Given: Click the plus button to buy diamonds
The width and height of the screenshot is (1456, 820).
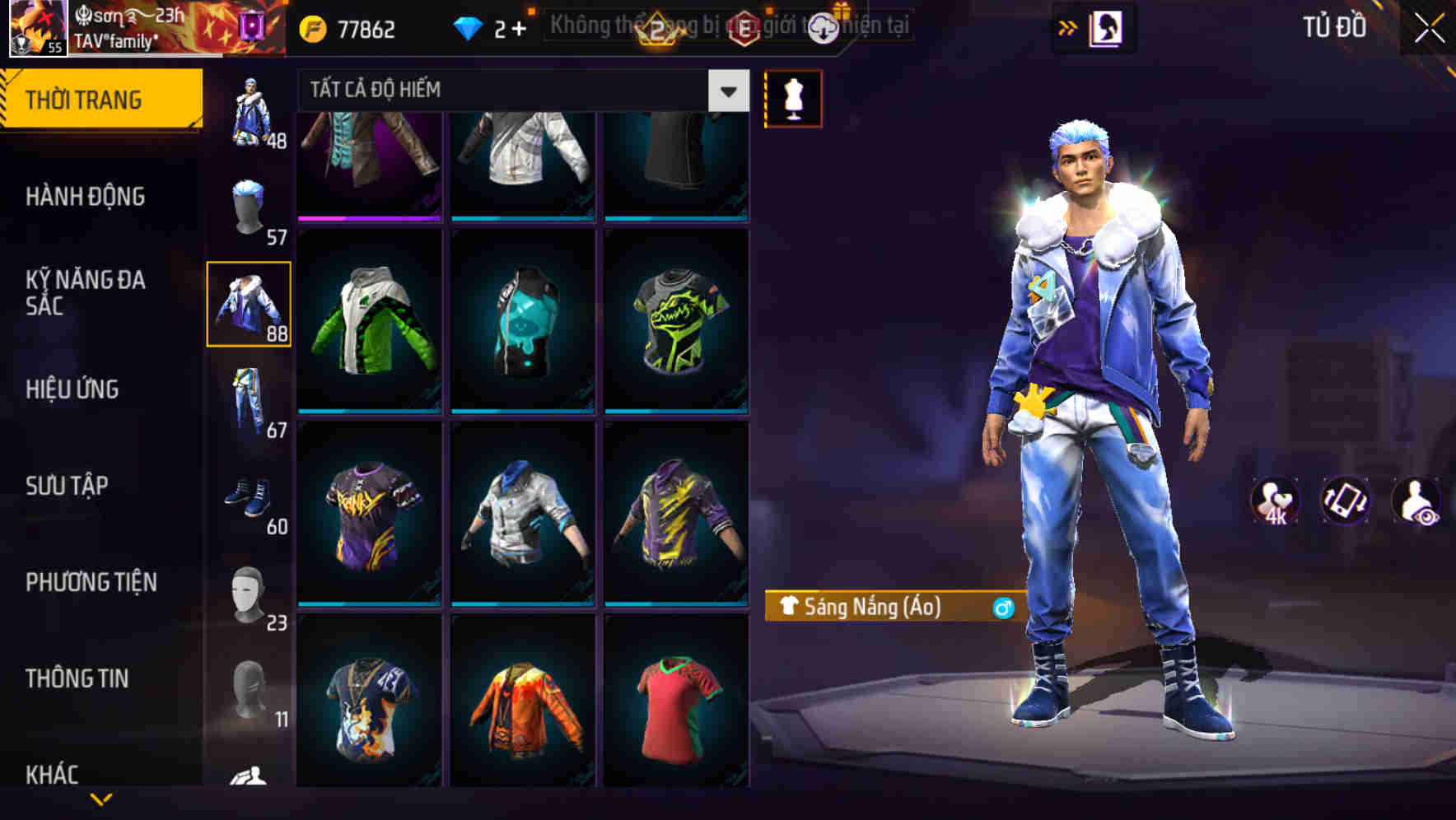Looking at the screenshot, I should (520, 27).
